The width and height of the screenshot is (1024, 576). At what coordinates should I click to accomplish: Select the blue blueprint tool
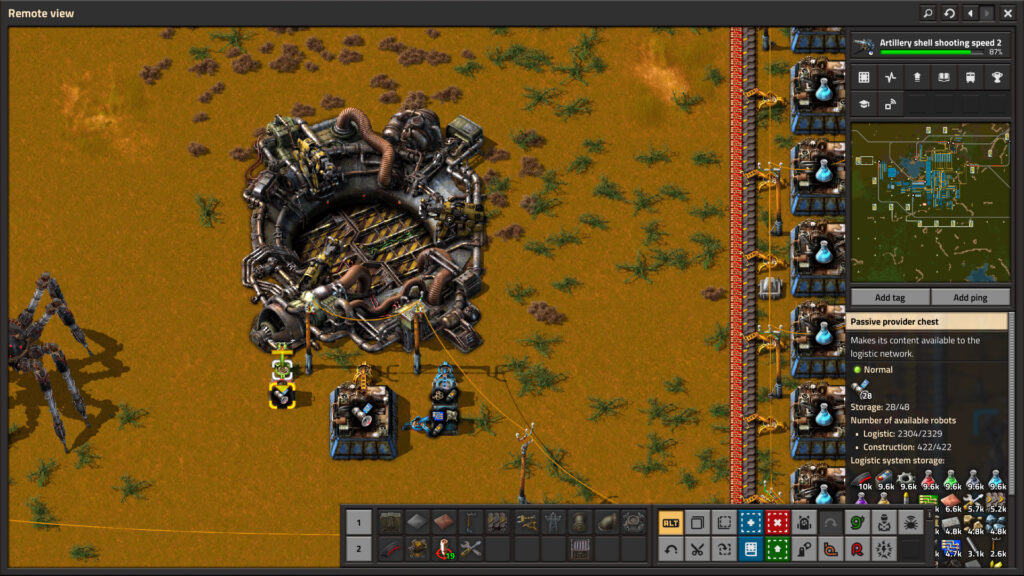(750, 522)
